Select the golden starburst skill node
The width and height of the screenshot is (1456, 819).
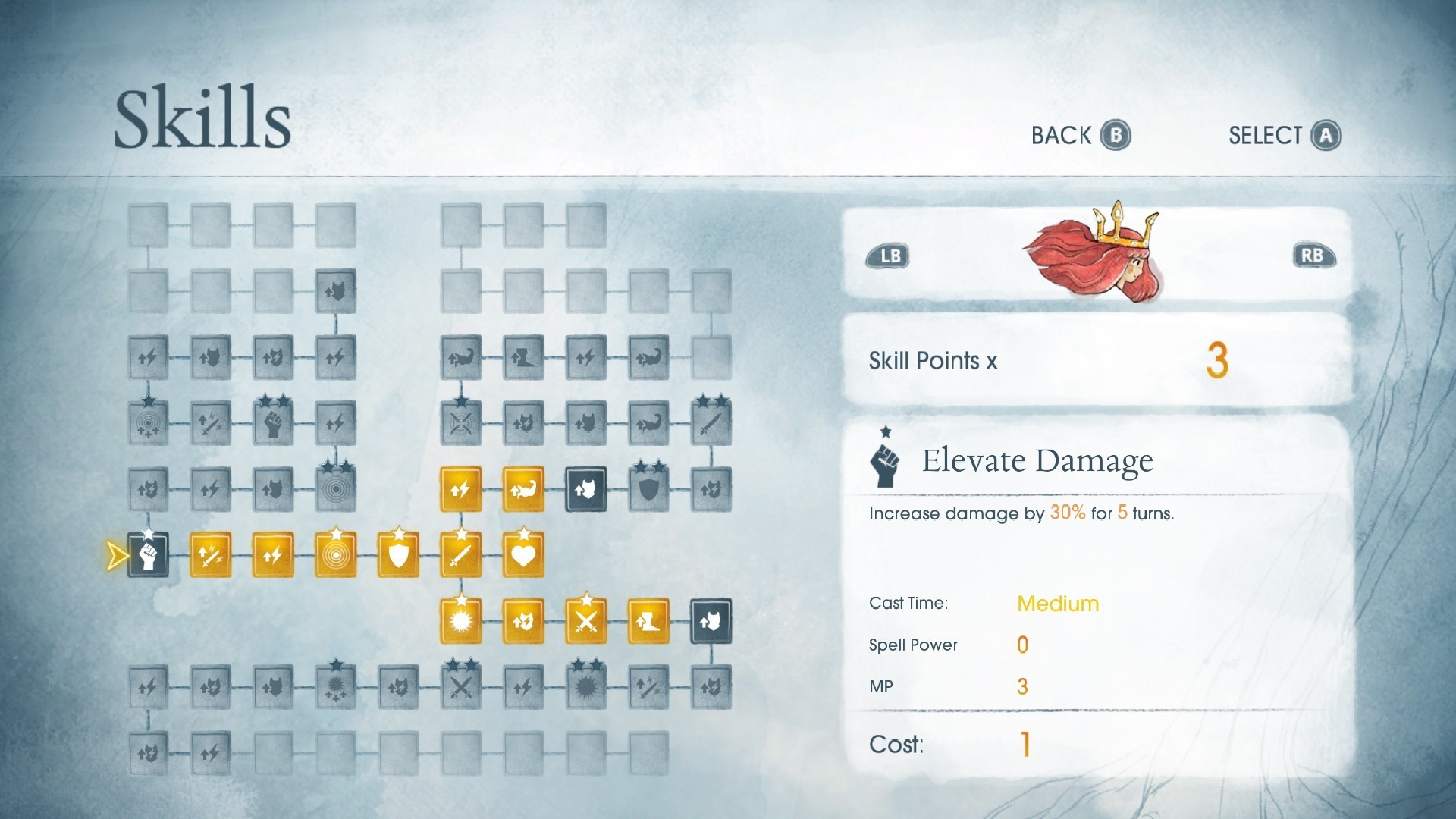pos(460,620)
